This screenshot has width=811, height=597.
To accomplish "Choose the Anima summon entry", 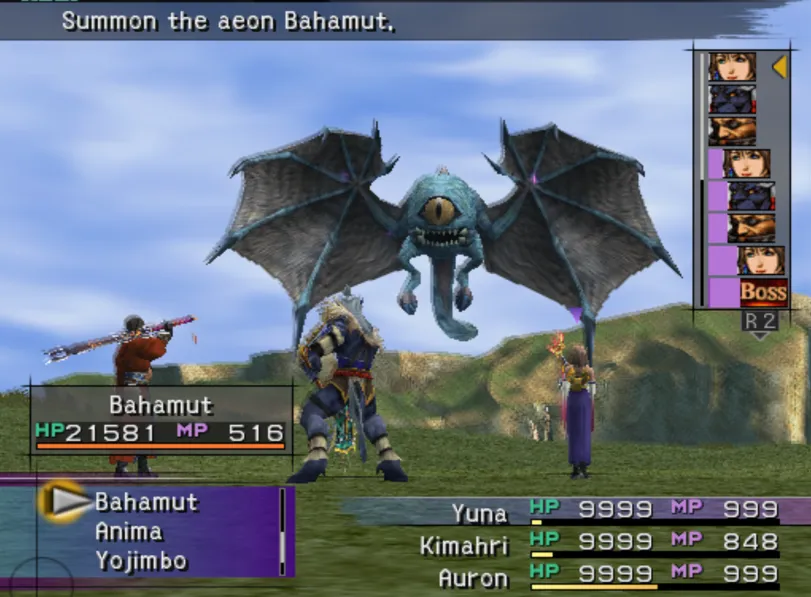I will [x=128, y=532].
